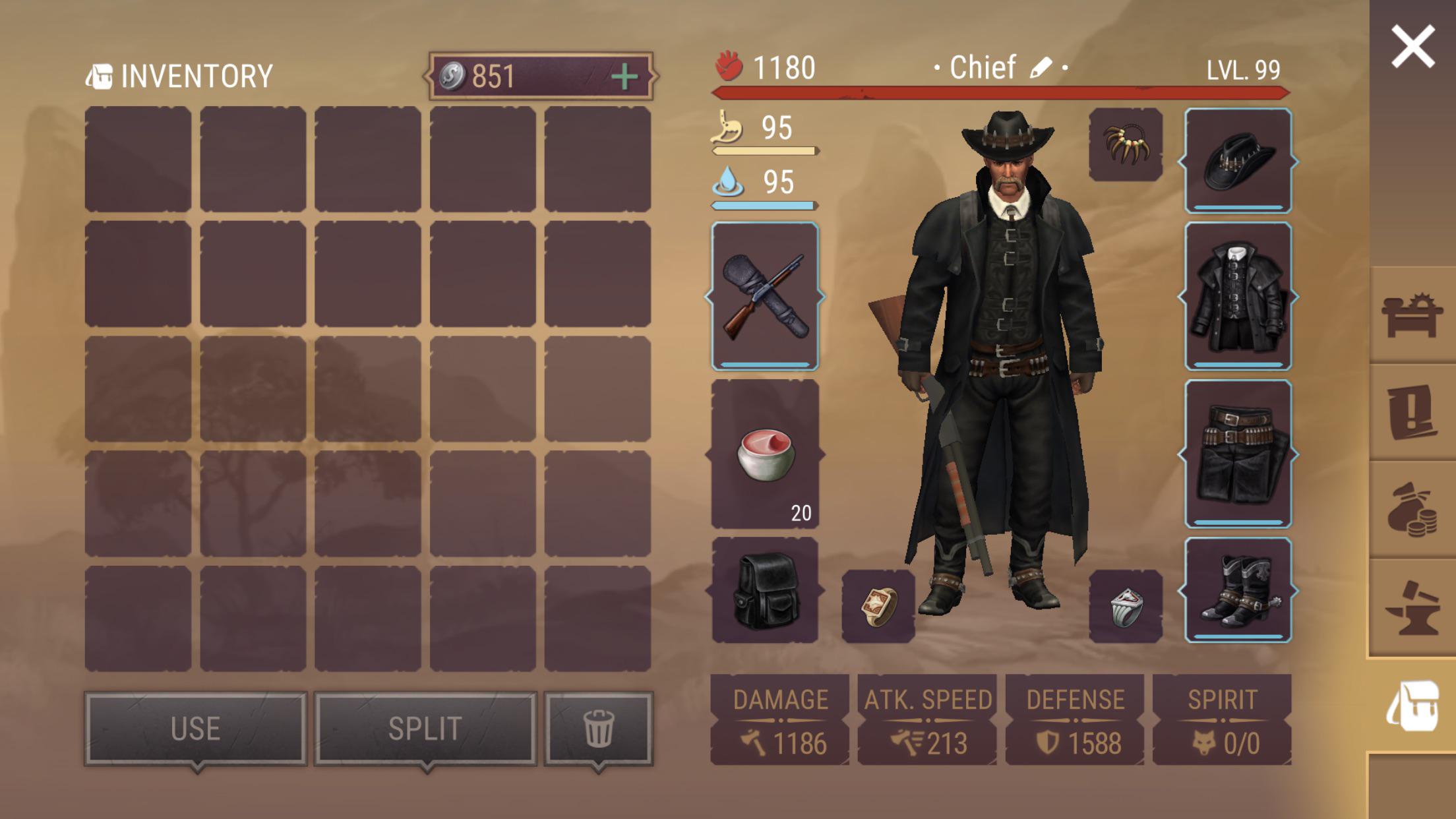This screenshot has width=1456, height=819.
Task: Select the black cowboy hat slot
Action: [x=1238, y=160]
